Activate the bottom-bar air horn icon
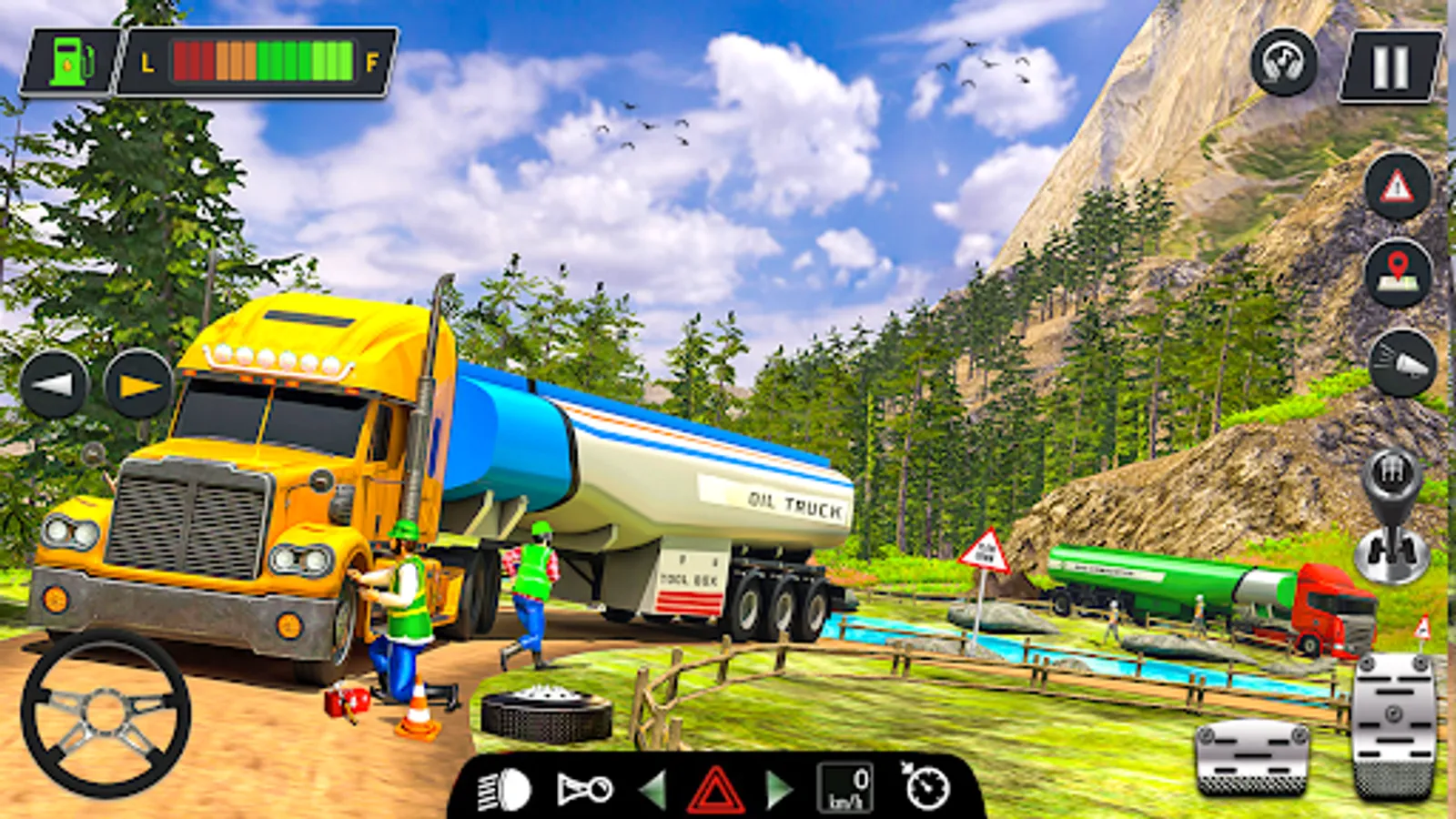Viewport: 1456px width, 819px height. coord(584,789)
